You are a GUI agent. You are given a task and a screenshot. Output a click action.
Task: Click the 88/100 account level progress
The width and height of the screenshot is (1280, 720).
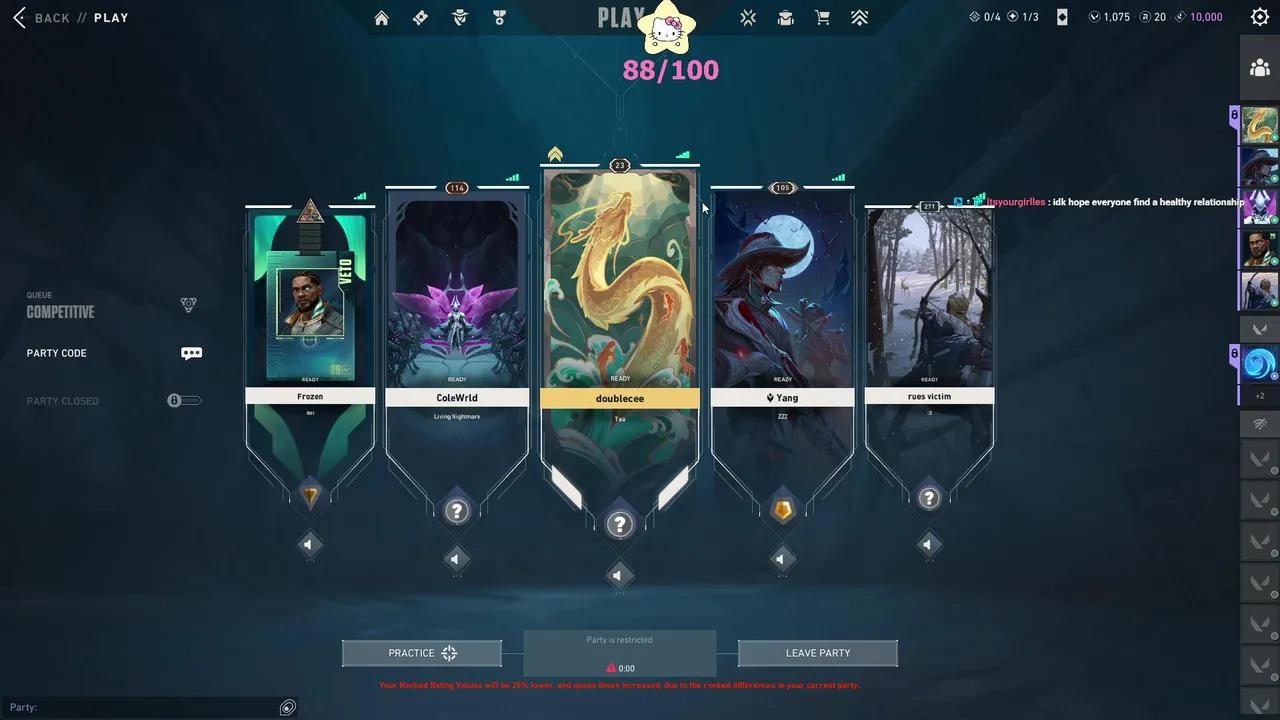(670, 70)
